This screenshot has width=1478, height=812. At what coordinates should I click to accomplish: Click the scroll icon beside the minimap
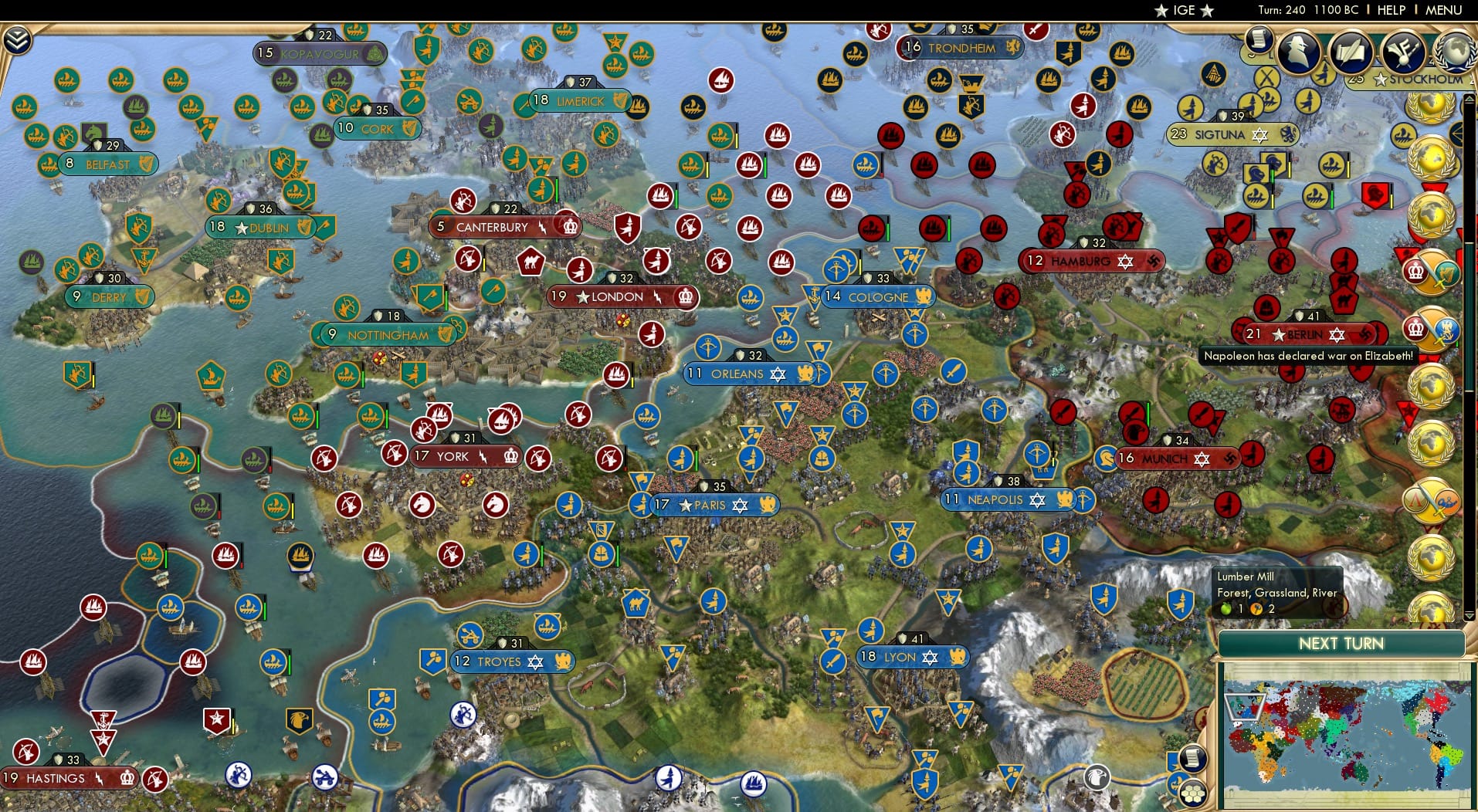1195,759
